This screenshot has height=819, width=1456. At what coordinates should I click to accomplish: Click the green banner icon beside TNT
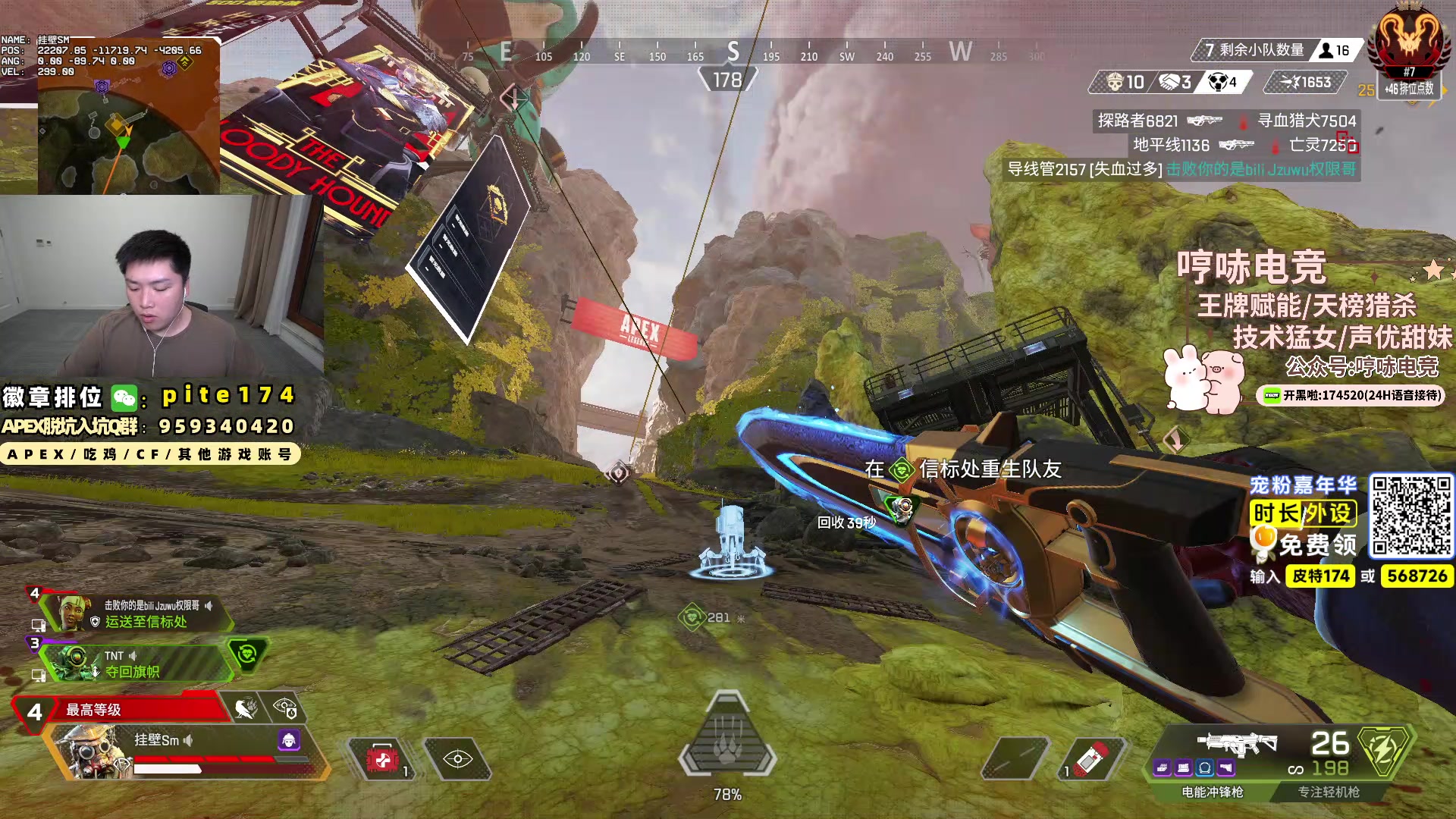coord(247,655)
